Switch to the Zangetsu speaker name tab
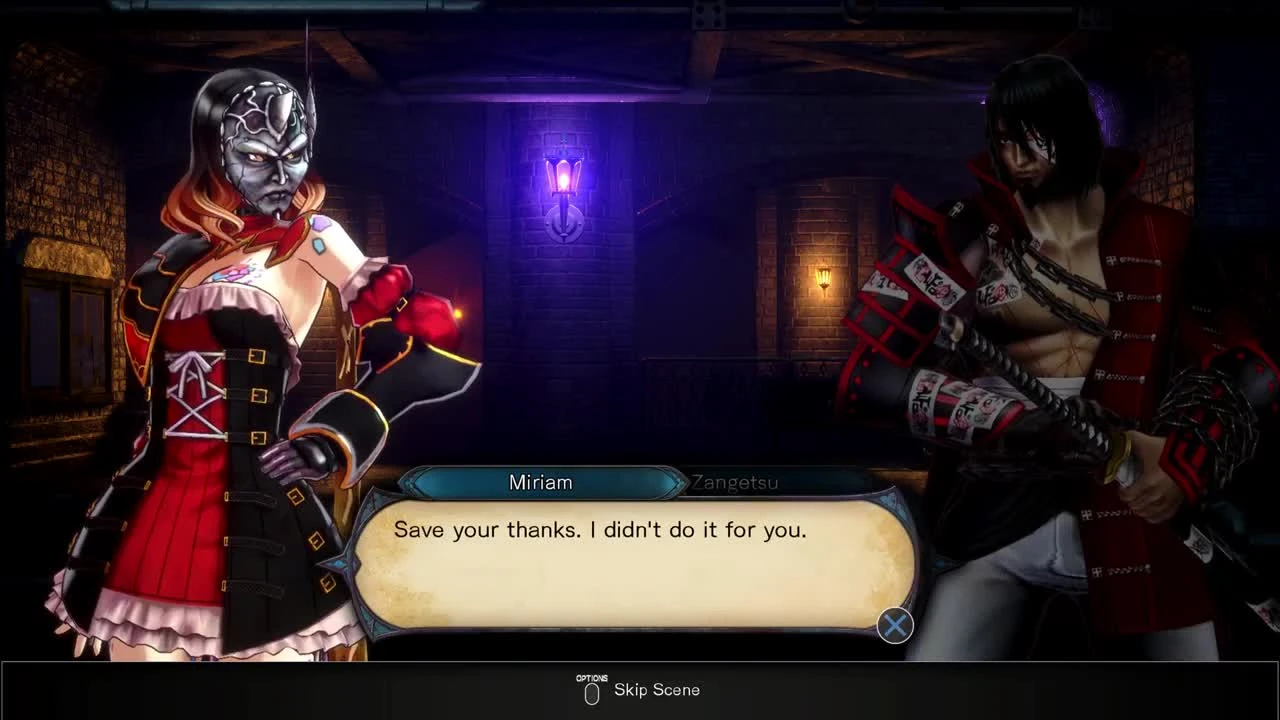The width and height of the screenshot is (1280, 720). click(x=737, y=482)
